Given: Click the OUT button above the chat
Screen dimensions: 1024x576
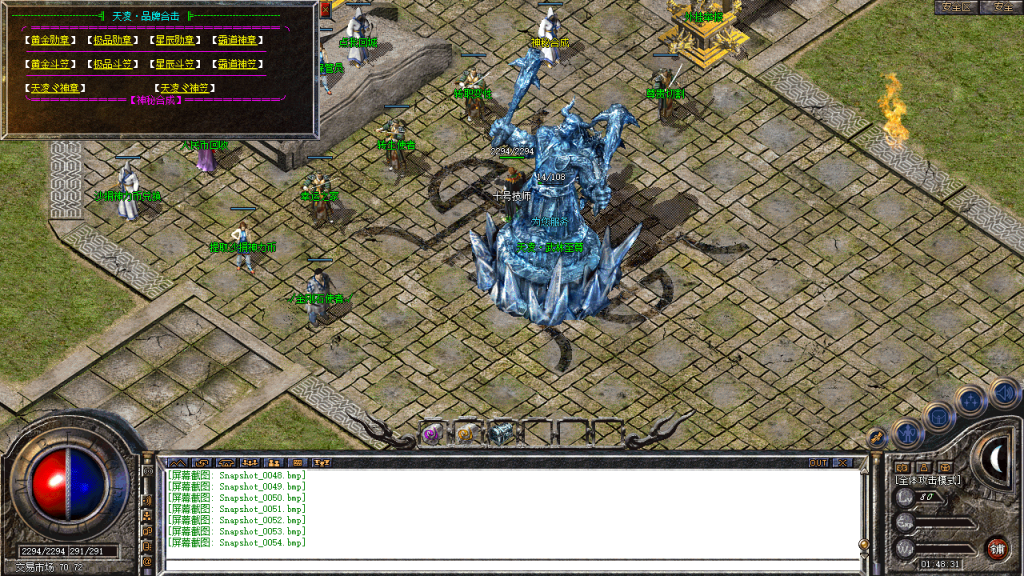Looking at the screenshot, I should coord(818,462).
